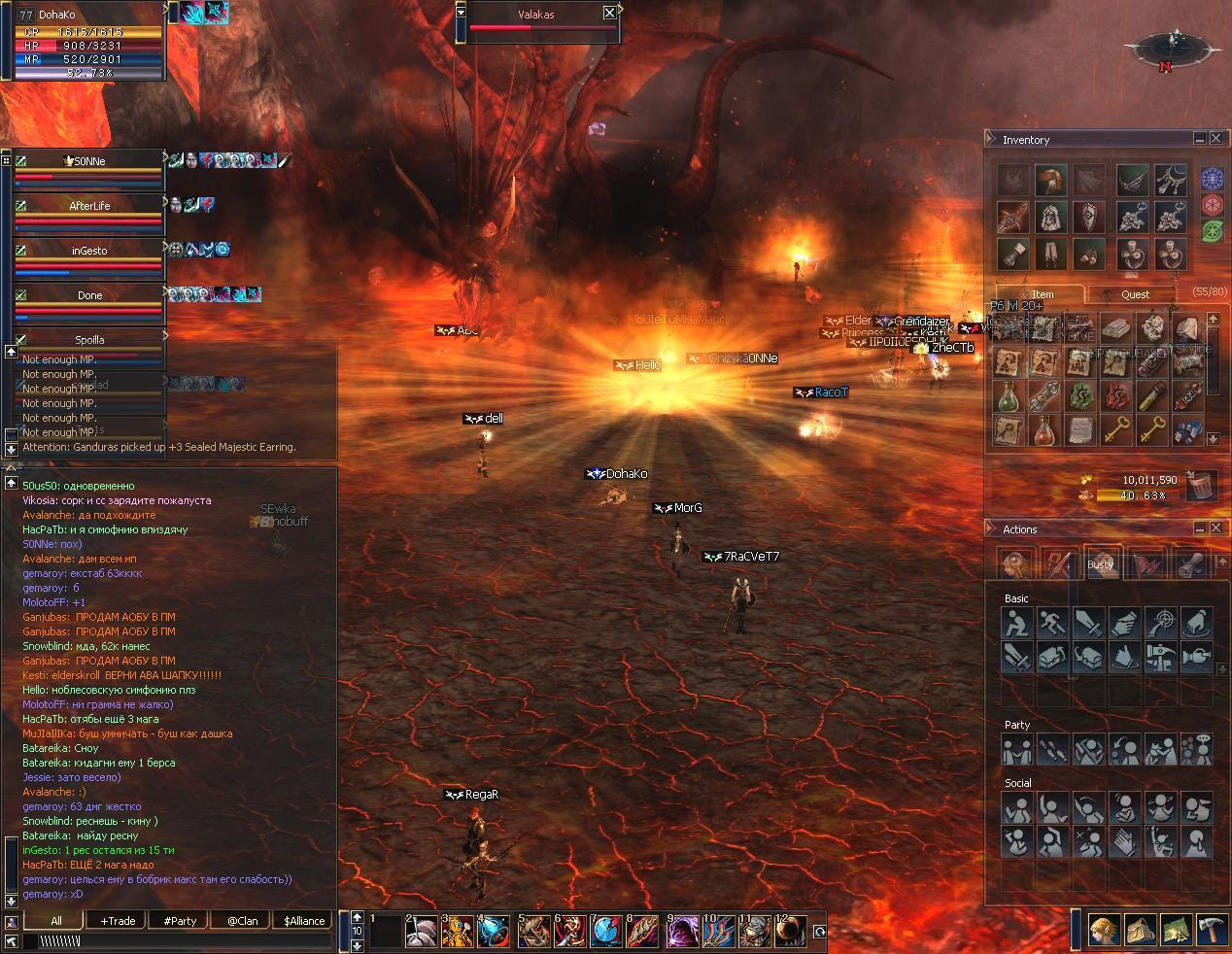
Task: Click the Sit/Stand action icon
Action: pos(1016,622)
